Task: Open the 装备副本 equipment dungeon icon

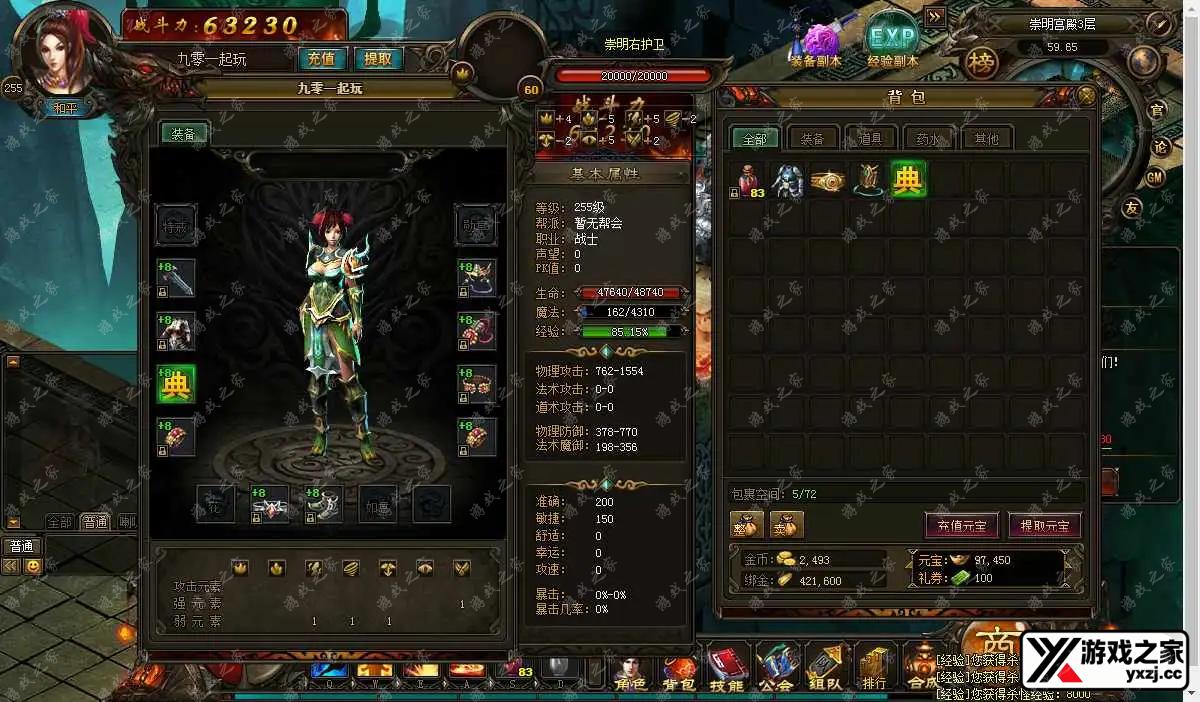Action: (x=817, y=44)
